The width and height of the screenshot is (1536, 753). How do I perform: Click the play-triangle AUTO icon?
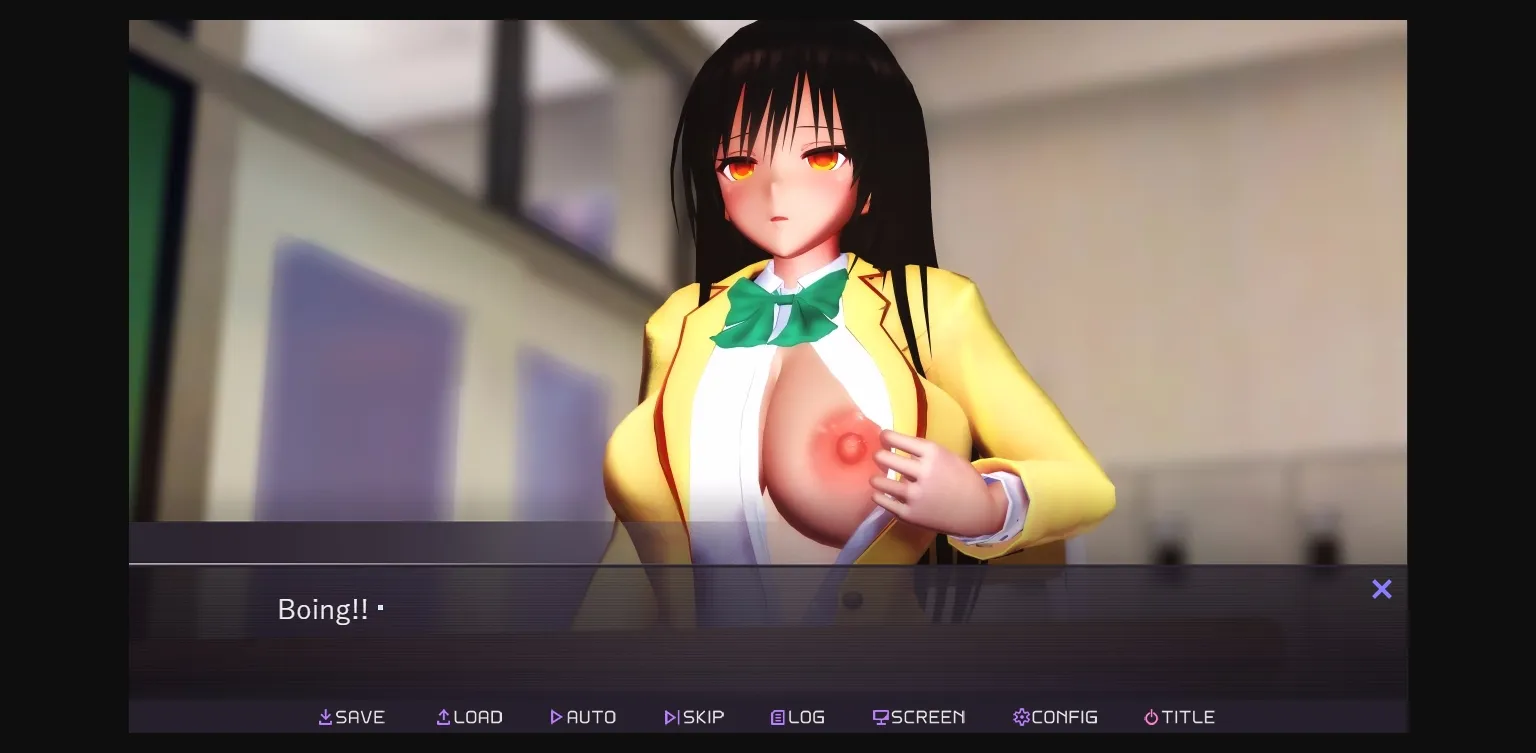click(557, 717)
